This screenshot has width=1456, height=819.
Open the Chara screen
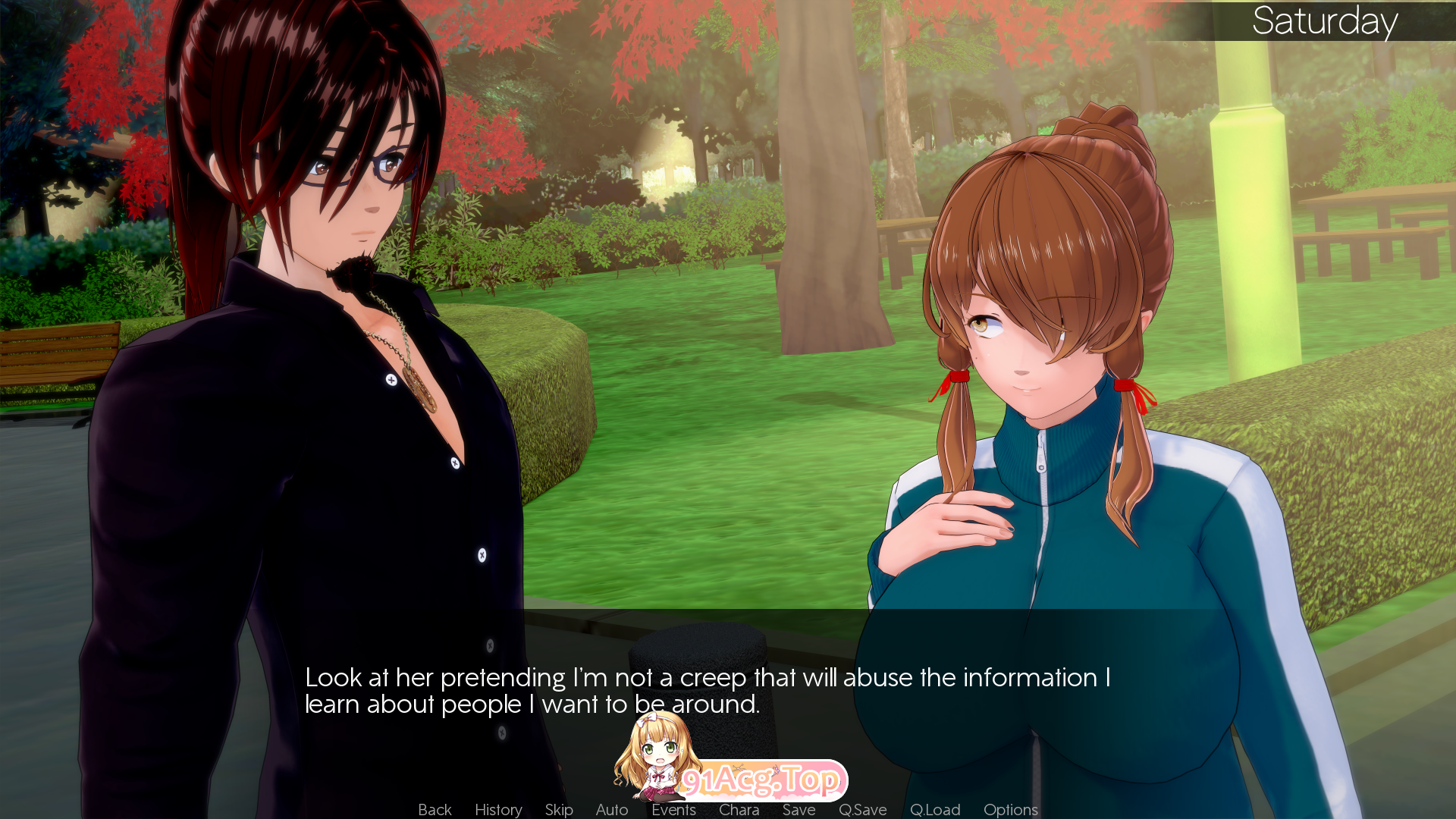coord(739,809)
